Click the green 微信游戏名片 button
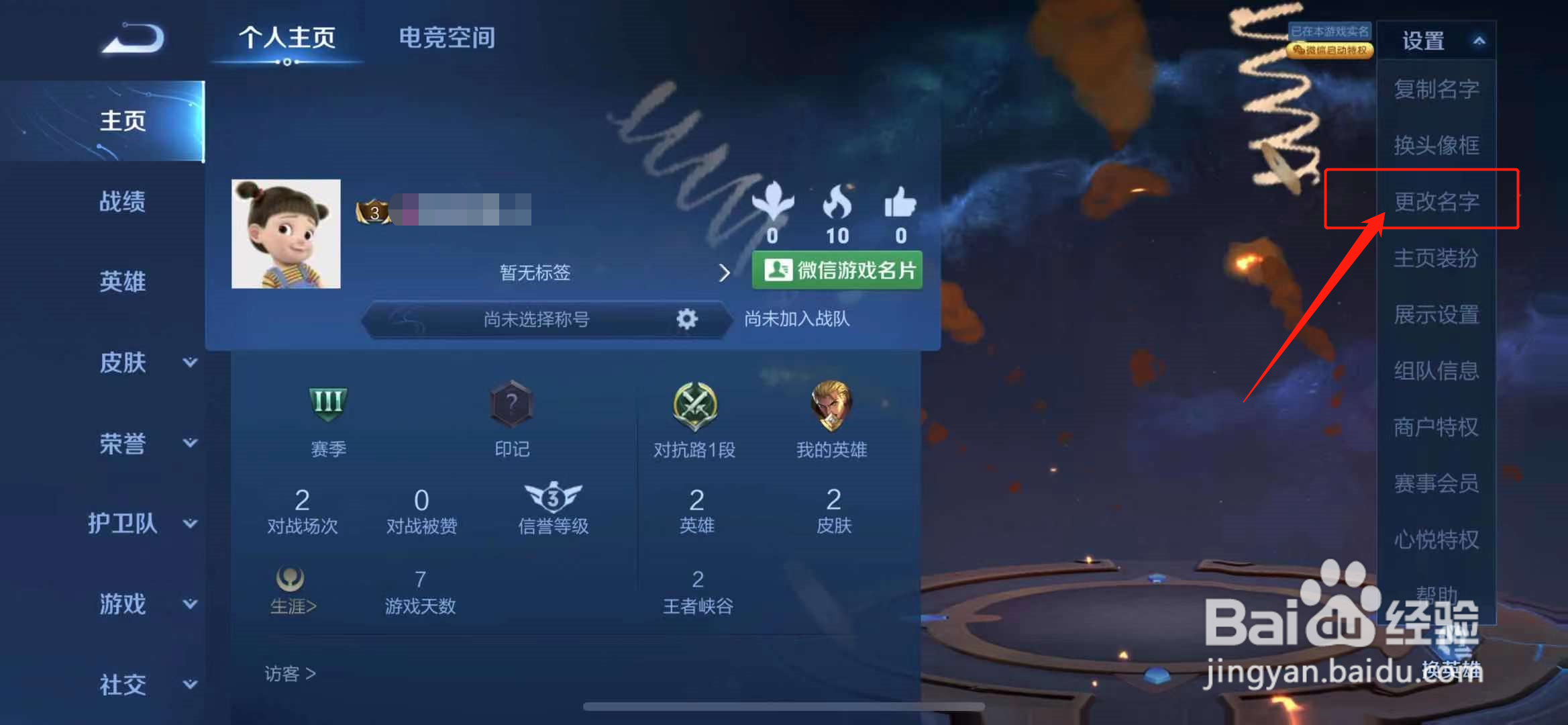Image resolution: width=1568 pixels, height=725 pixels. (837, 270)
